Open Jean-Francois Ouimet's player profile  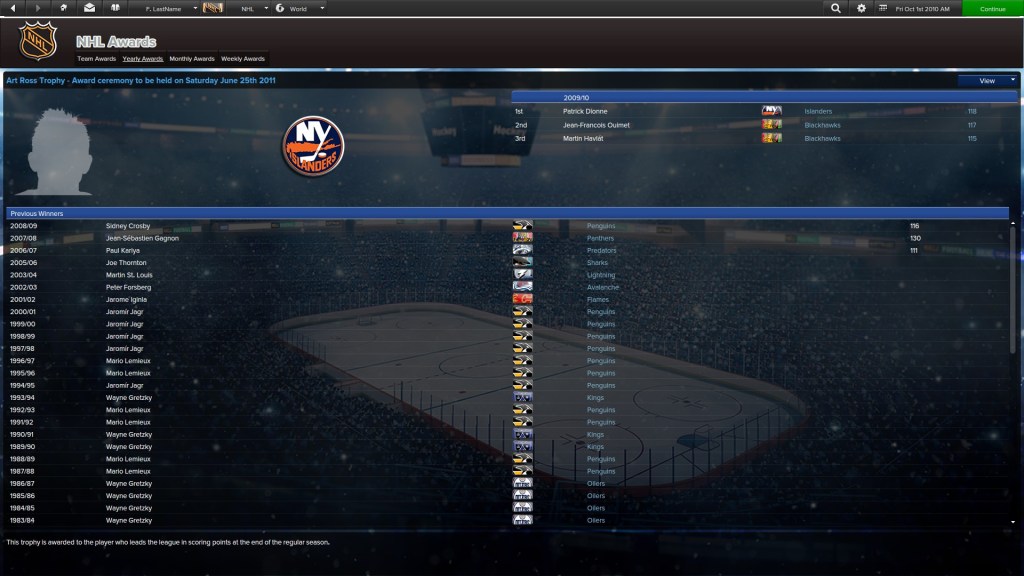596,125
